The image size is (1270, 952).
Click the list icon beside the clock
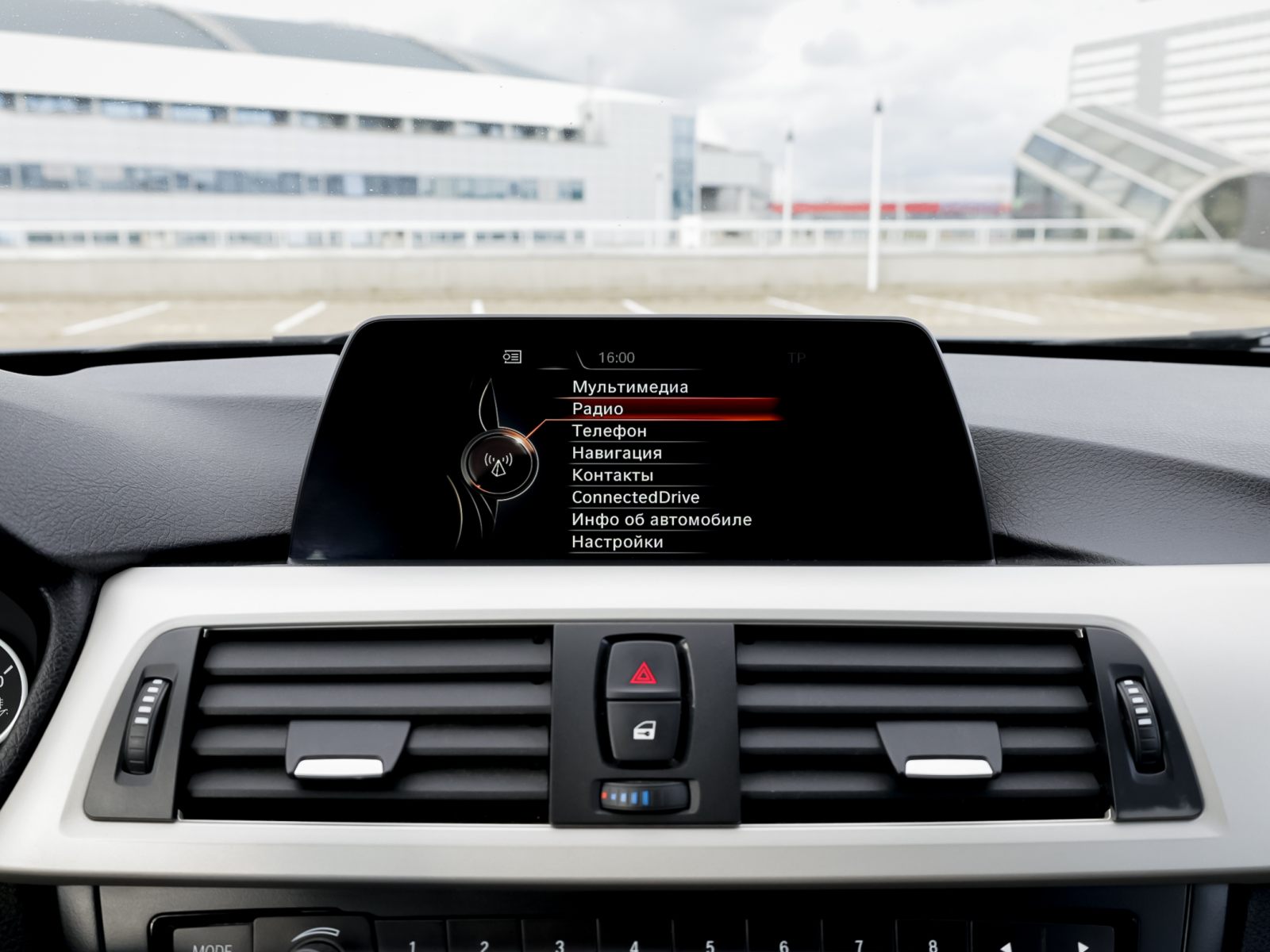pos(512,358)
